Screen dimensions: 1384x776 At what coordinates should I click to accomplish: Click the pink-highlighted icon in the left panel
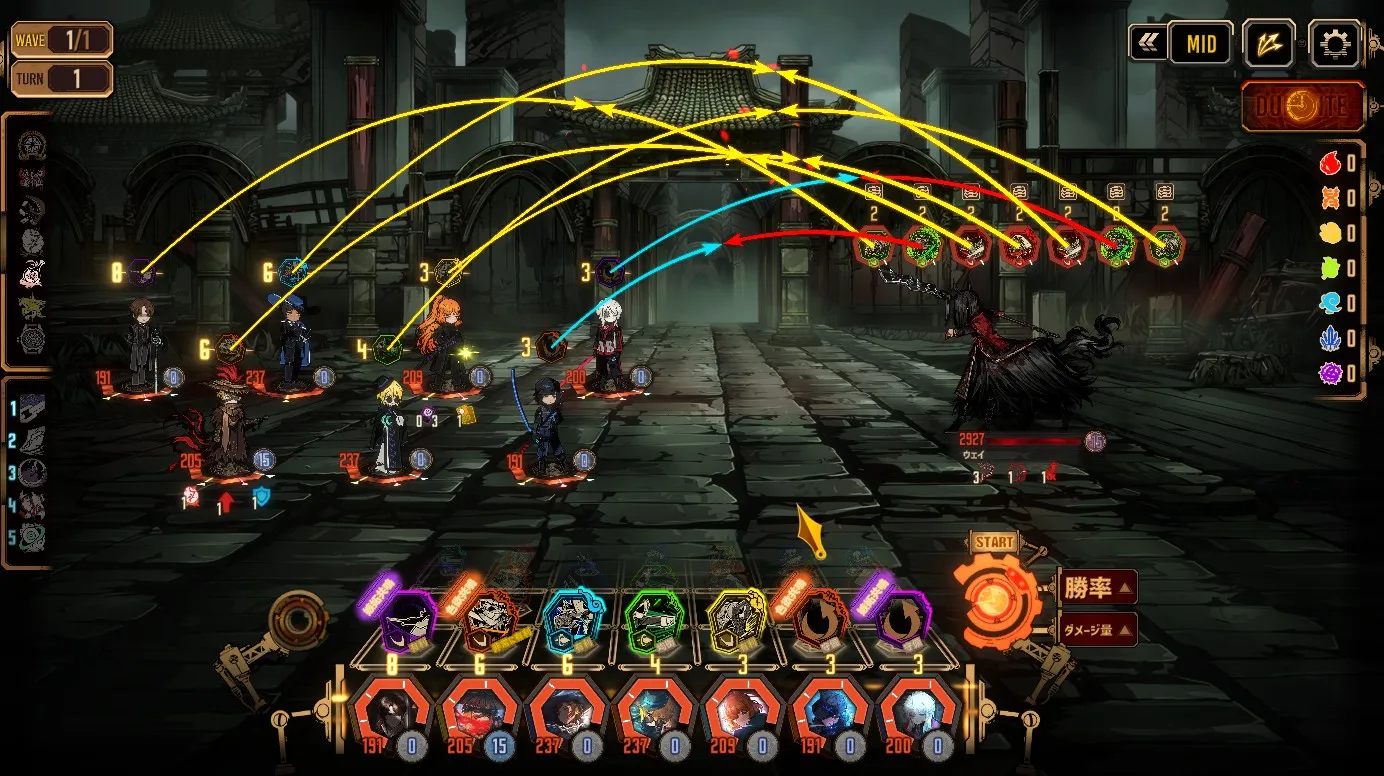coord(33,272)
